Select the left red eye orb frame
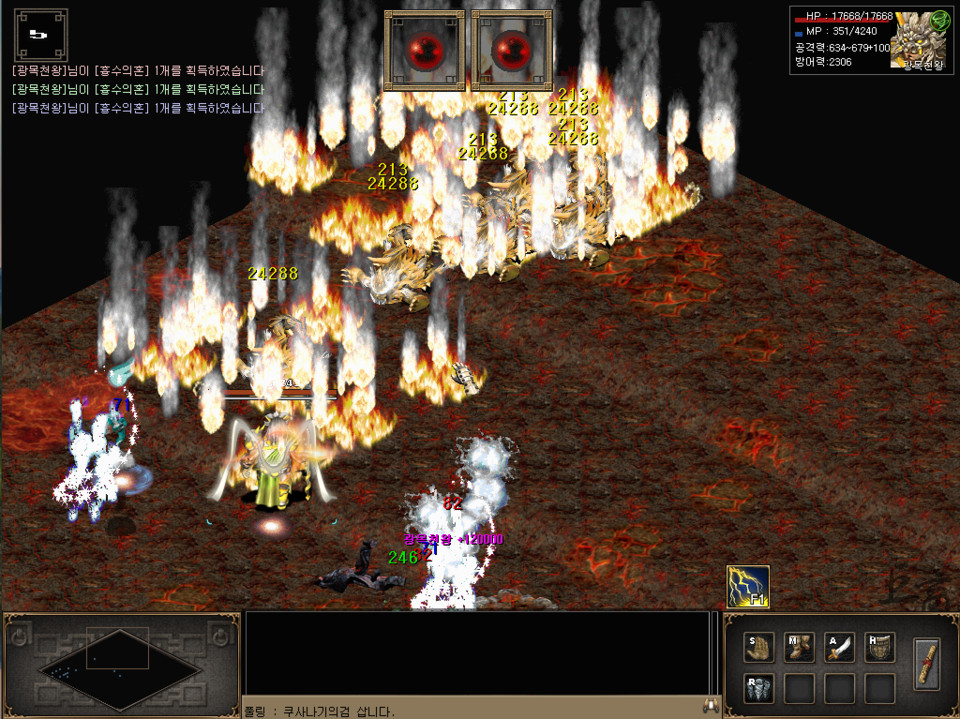 point(424,50)
